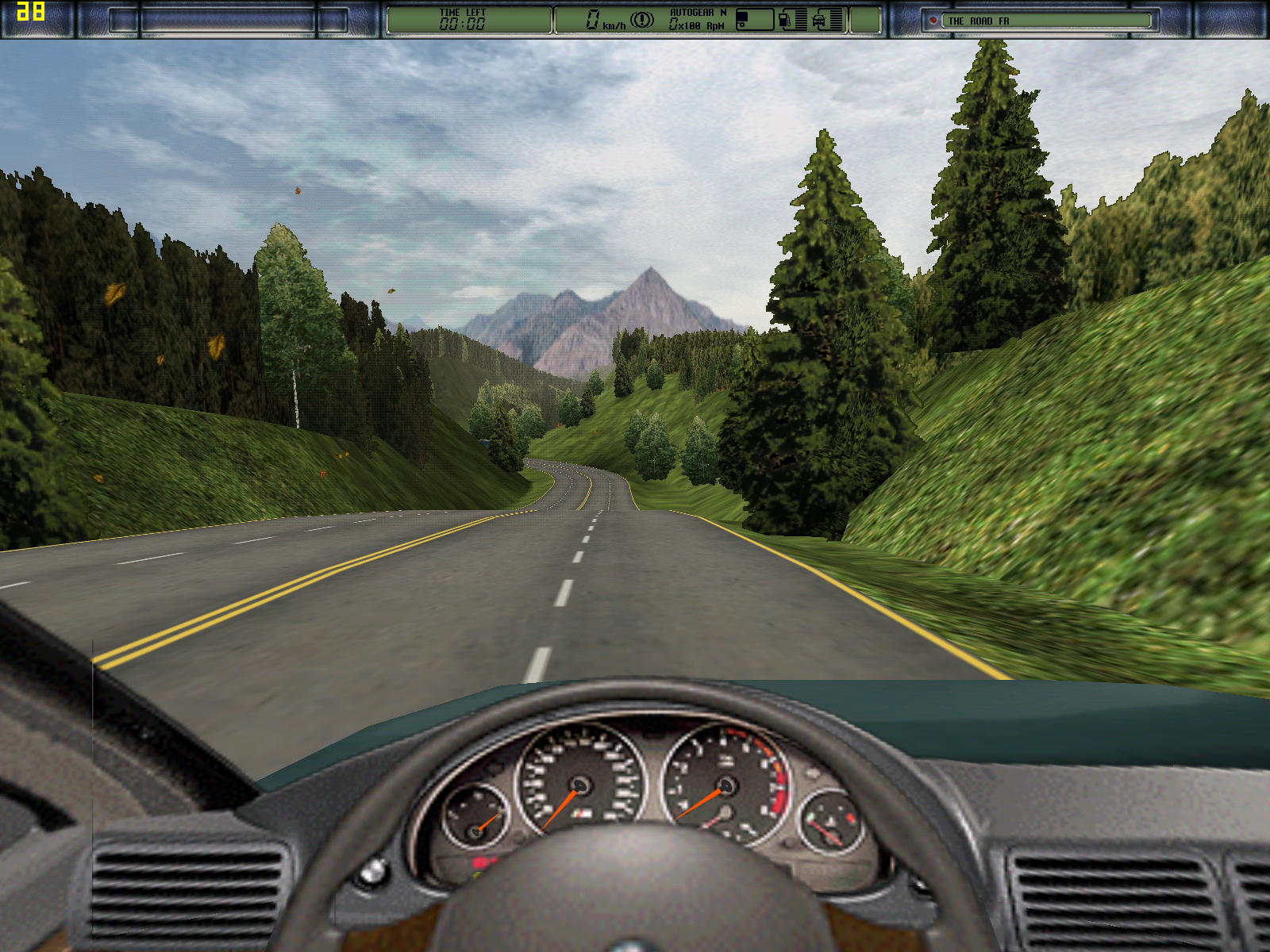Click the red light beside the message ticker
The image size is (1270, 952).
pos(933,21)
